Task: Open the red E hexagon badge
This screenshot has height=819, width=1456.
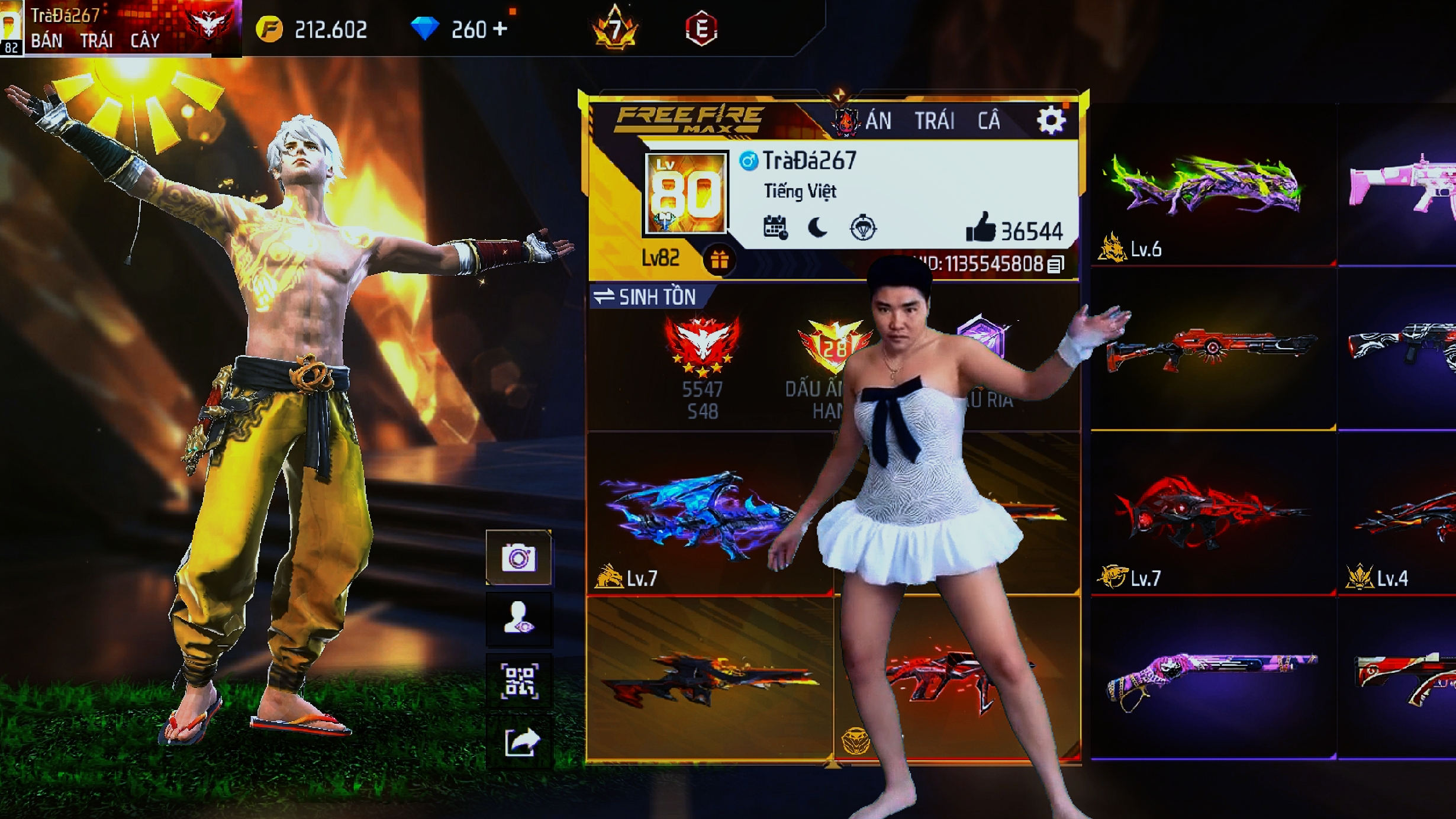Action: [701, 28]
